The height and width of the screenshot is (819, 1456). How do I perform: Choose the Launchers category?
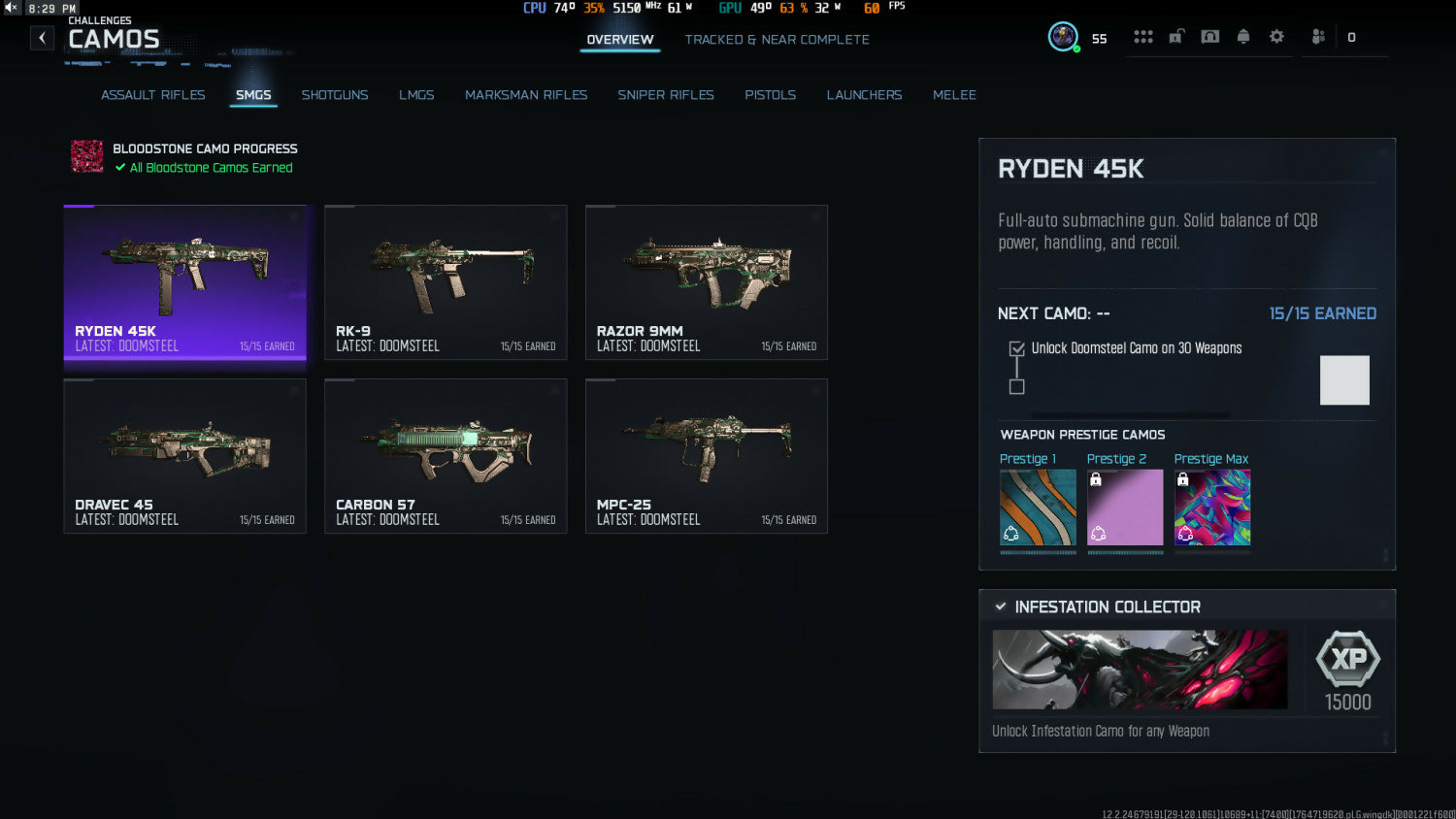pyautogui.click(x=864, y=95)
